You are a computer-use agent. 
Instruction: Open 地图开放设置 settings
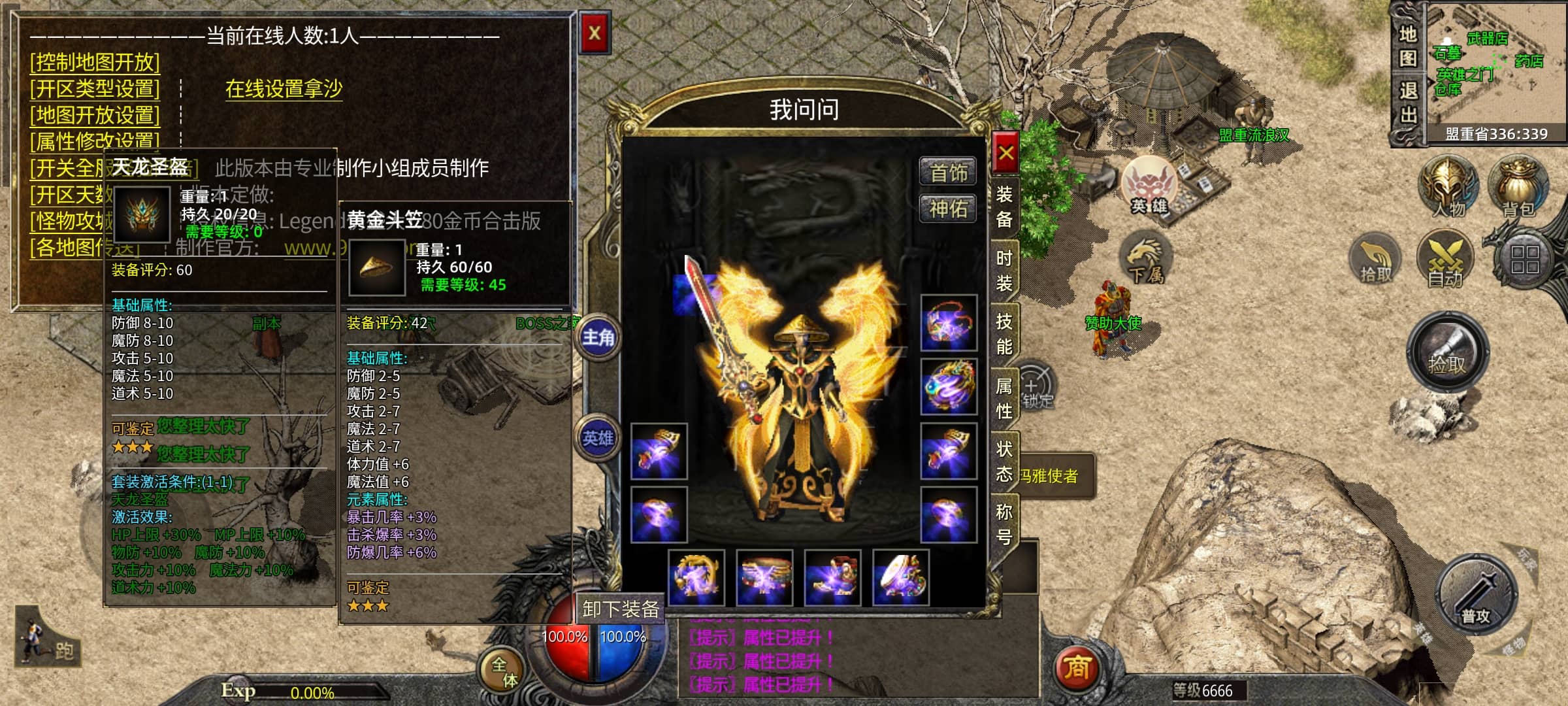[95, 115]
